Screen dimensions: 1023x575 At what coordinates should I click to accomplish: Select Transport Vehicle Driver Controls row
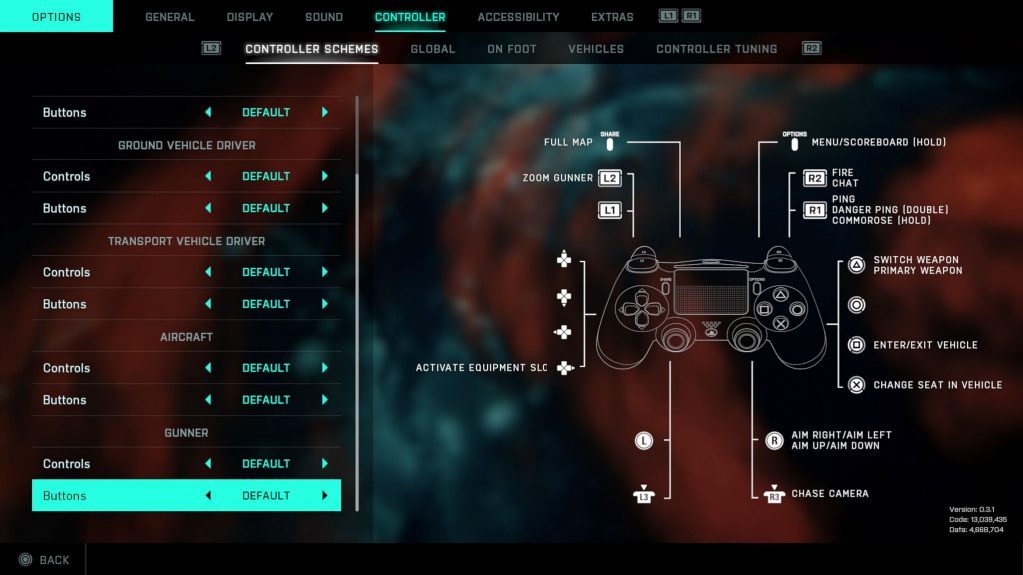click(186, 272)
